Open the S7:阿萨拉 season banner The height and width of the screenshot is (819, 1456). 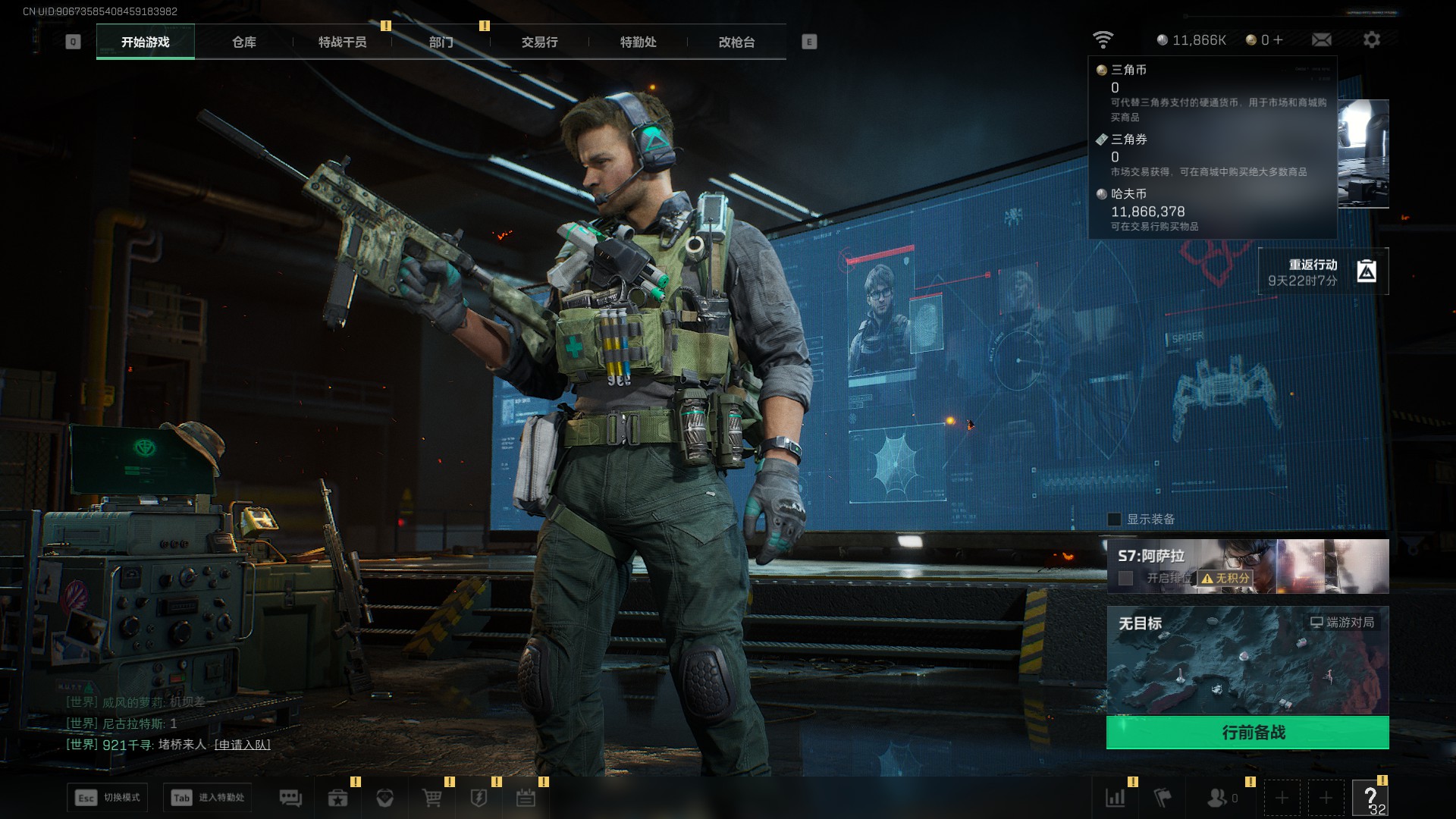(x=1247, y=566)
